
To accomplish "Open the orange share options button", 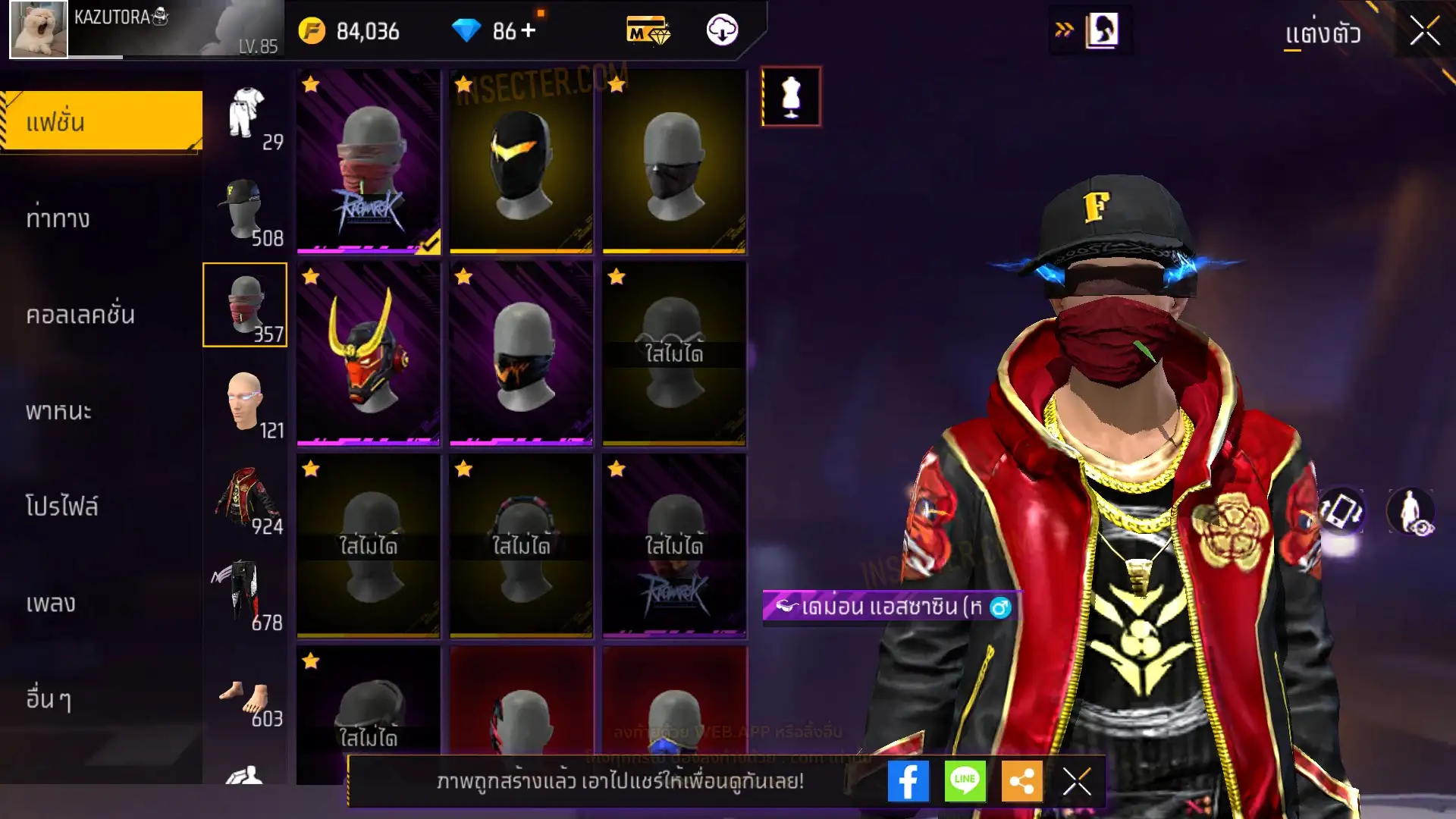I will [x=1021, y=781].
